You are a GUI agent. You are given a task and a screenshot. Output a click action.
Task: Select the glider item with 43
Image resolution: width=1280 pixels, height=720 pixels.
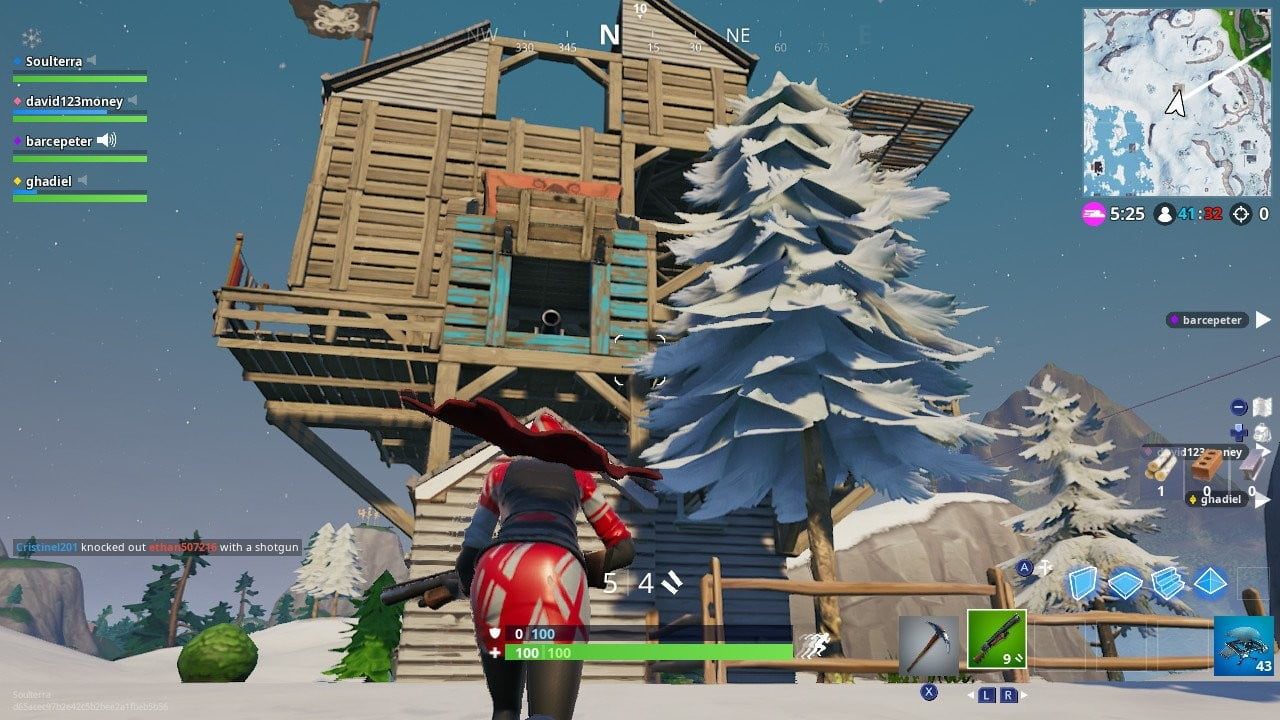coord(1244,646)
